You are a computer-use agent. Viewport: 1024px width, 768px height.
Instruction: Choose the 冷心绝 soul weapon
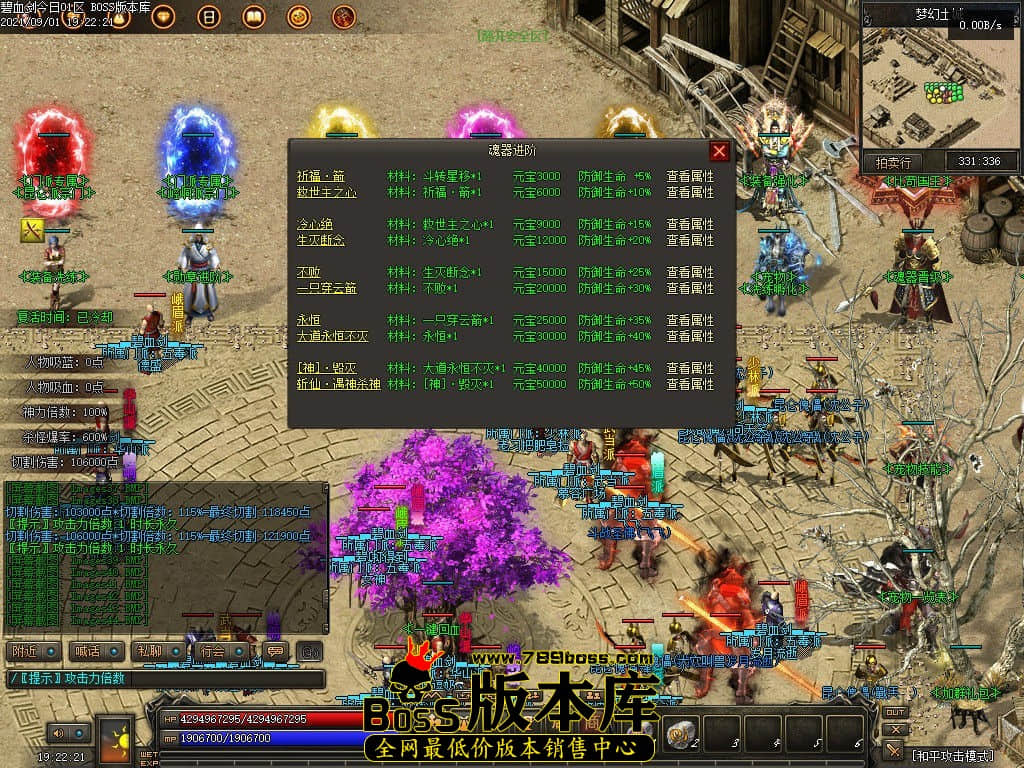tap(314, 224)
